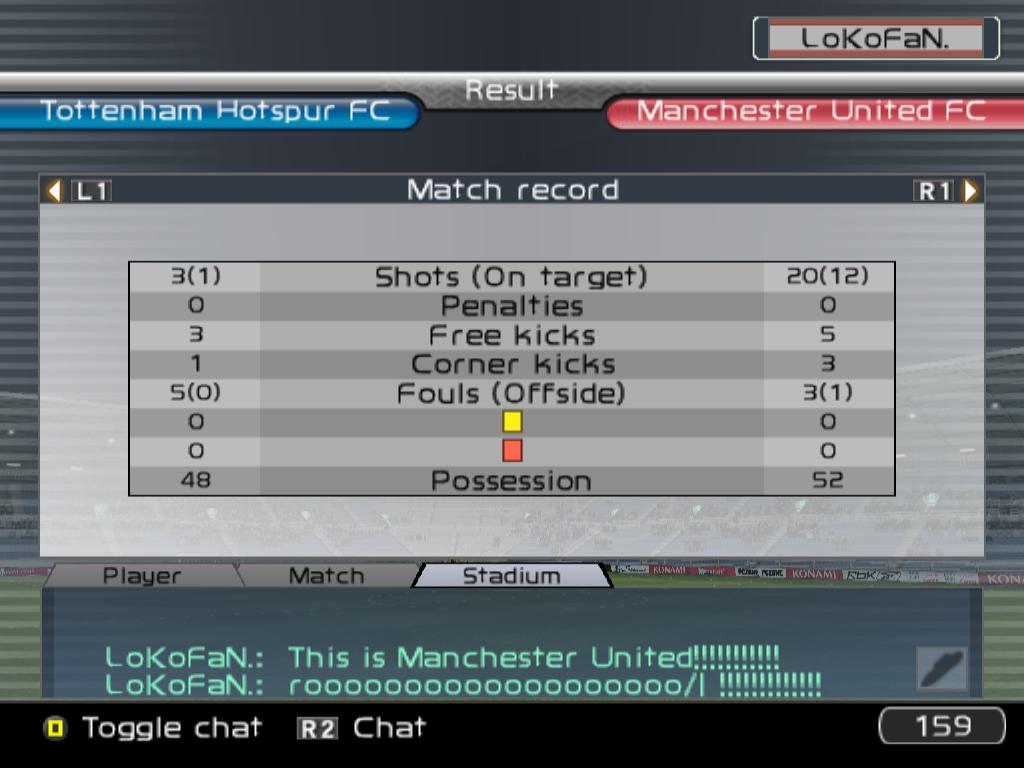Advance to next record page with right arrow
This screenshot has height=768, width=1024.
click(x=970, y=190)
